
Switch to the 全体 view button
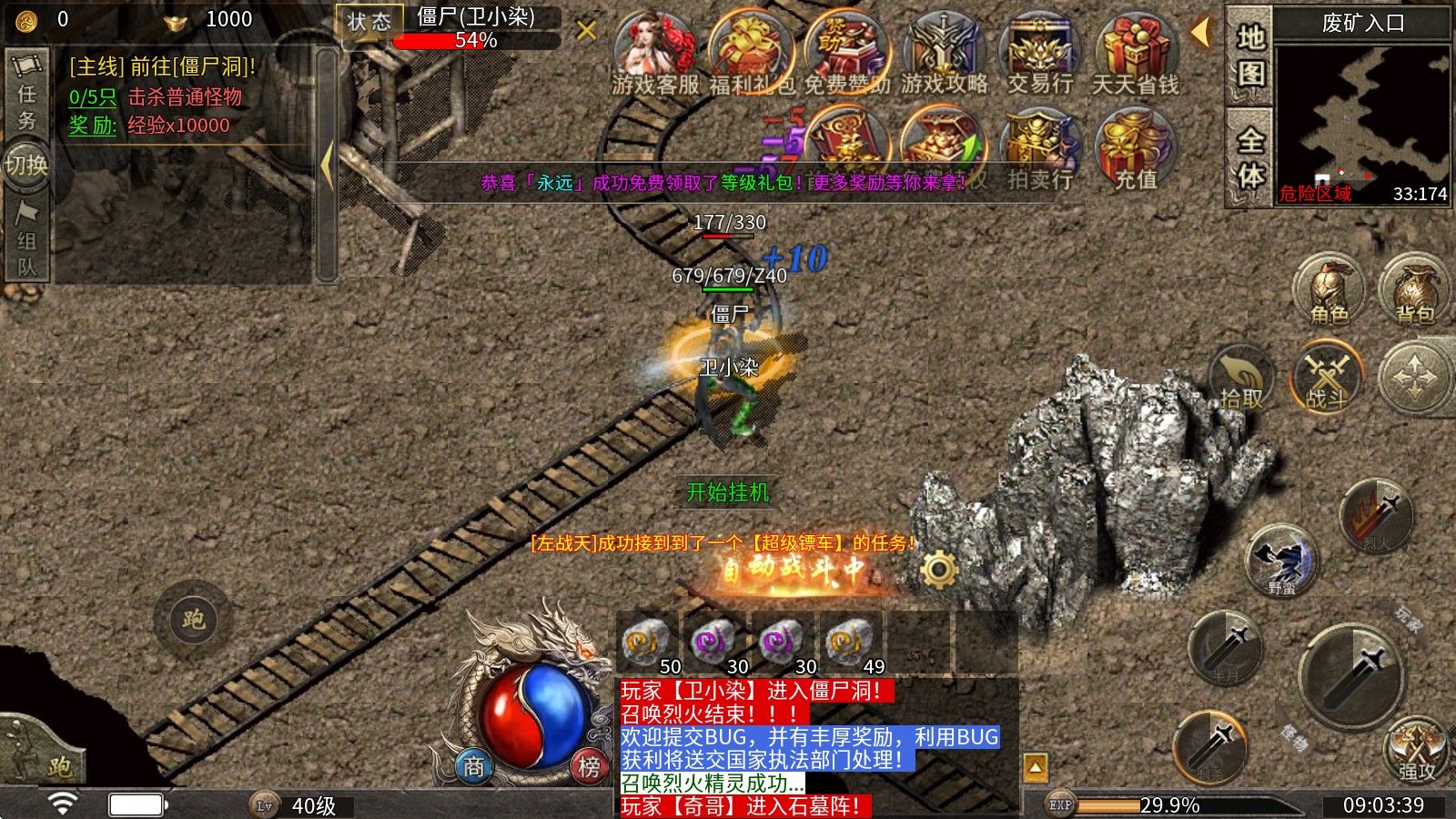pyautogui.click(x=1249, y=157)
